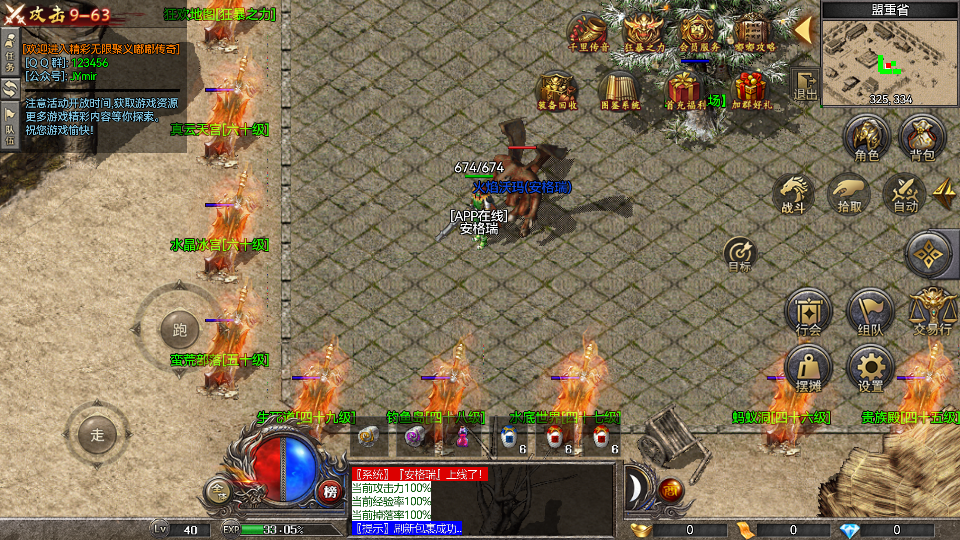Viewport: 960px width, 540px height.
Task: Click the 退出 exit button
Action: click(805, 85)
